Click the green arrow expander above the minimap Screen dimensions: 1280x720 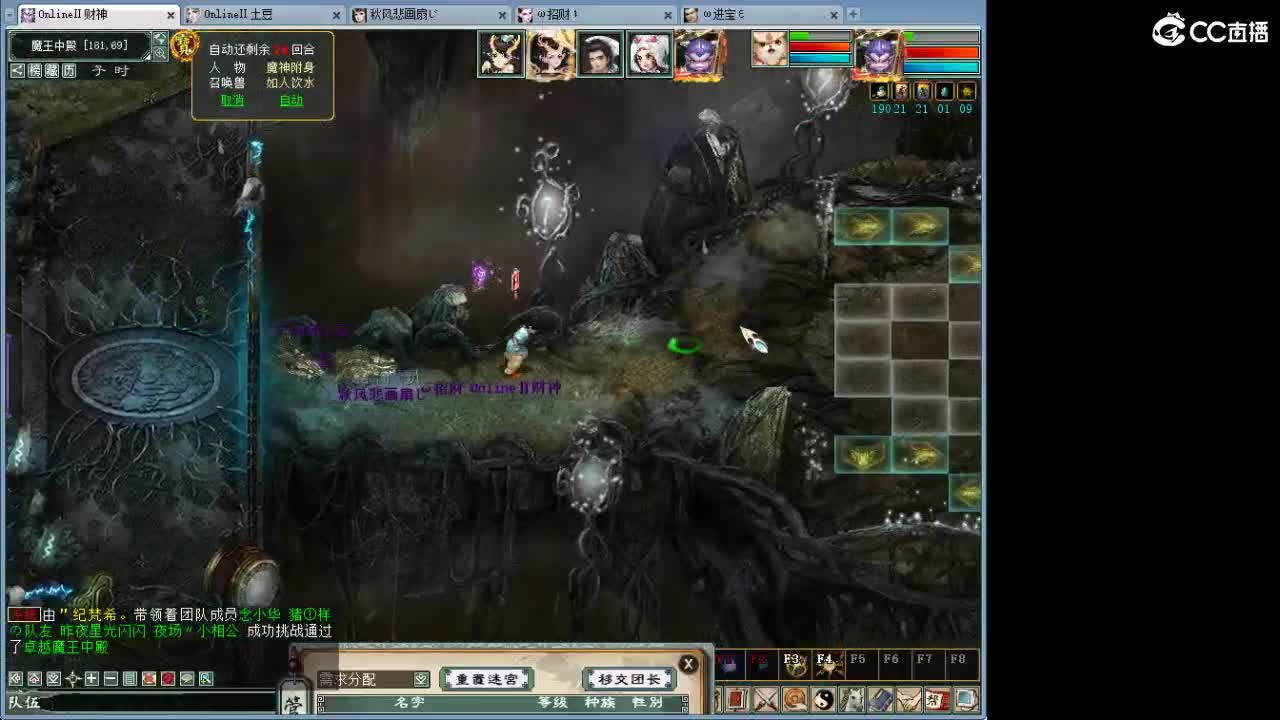click(x=160, y=38)
